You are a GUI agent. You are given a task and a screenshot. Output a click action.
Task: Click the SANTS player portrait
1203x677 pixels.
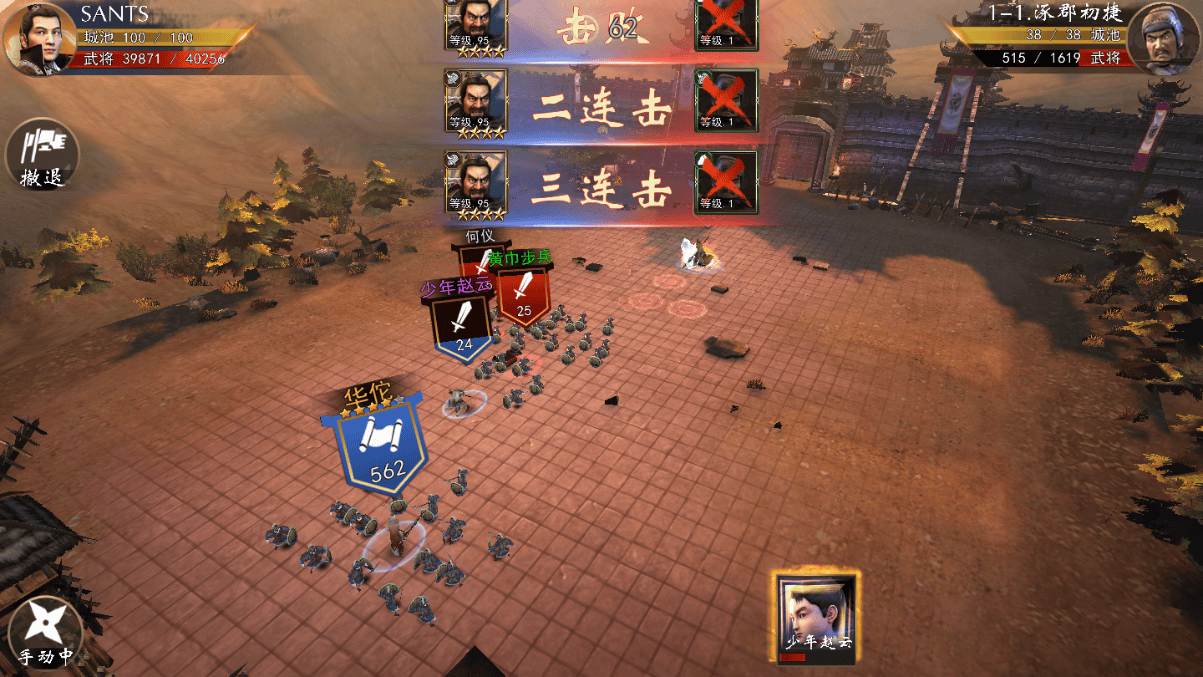point(38,39)
